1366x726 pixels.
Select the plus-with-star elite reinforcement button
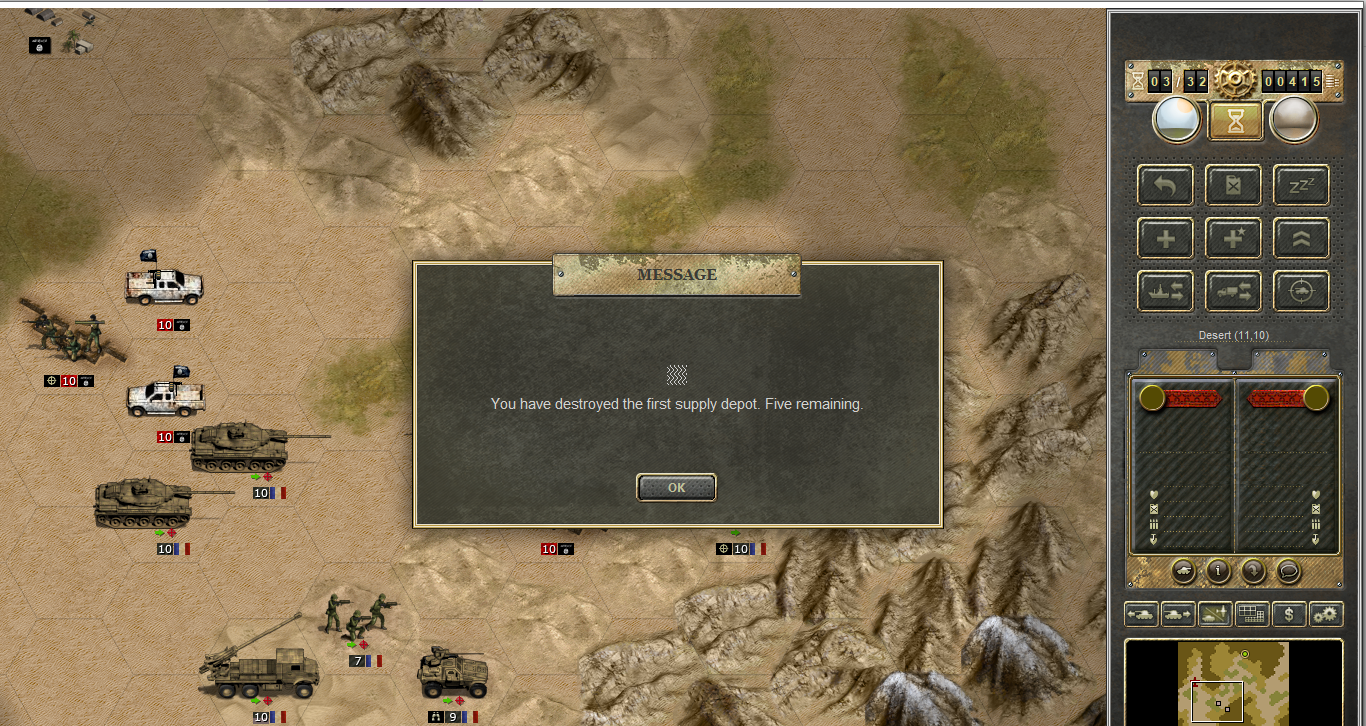click(x=1233, y=238)
